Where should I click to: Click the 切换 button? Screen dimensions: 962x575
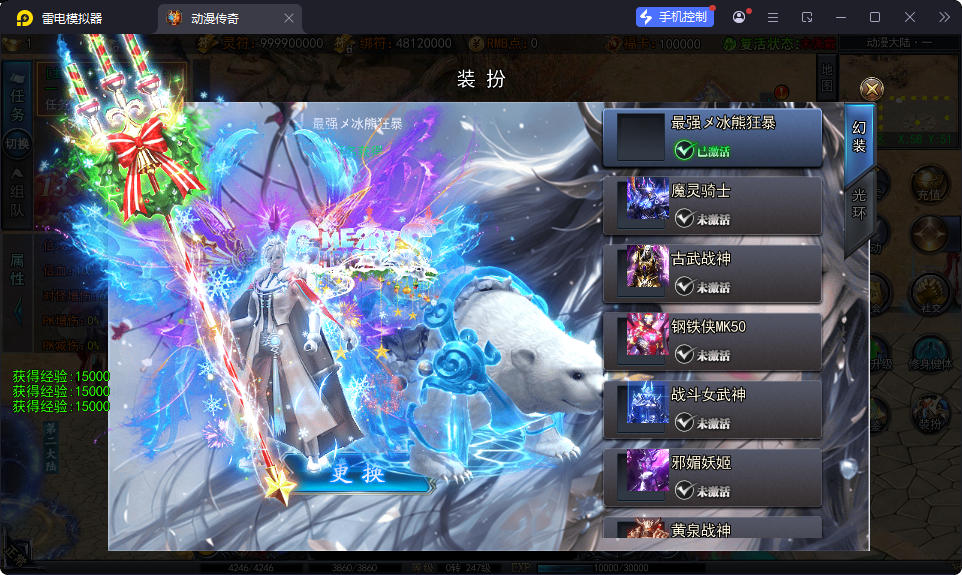coord(17,144)
